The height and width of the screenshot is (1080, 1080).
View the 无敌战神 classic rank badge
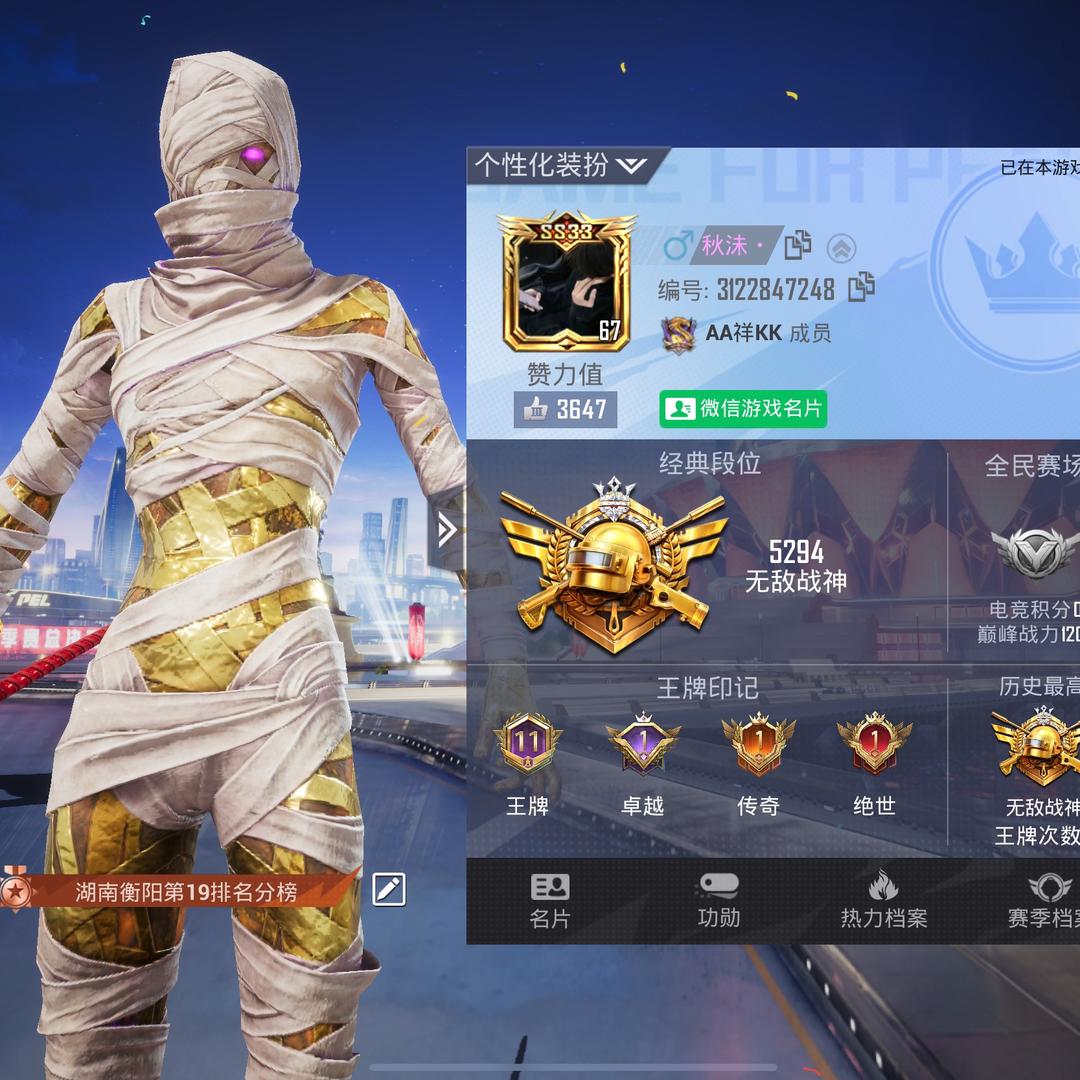[612, 565]
